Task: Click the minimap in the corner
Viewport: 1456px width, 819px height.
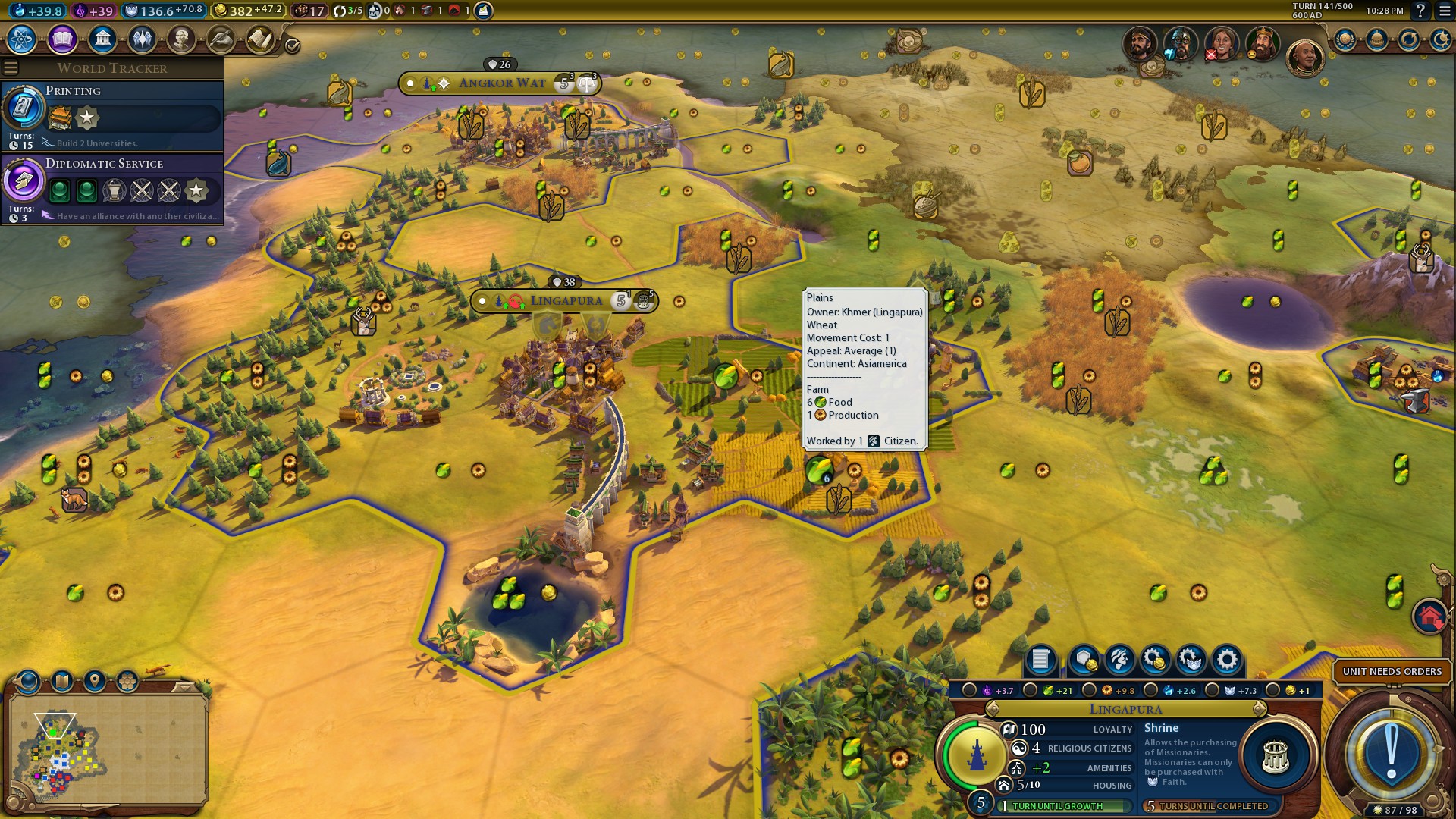Action: tap(108, 747)
